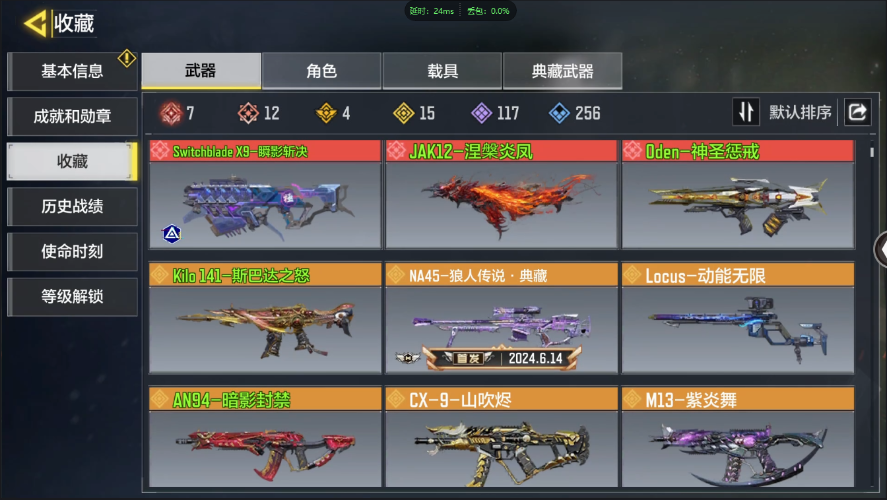887x500 pixels.
Task: Open the NA45 狼人传说·典藏 weapon card
Action: point(501,318)
